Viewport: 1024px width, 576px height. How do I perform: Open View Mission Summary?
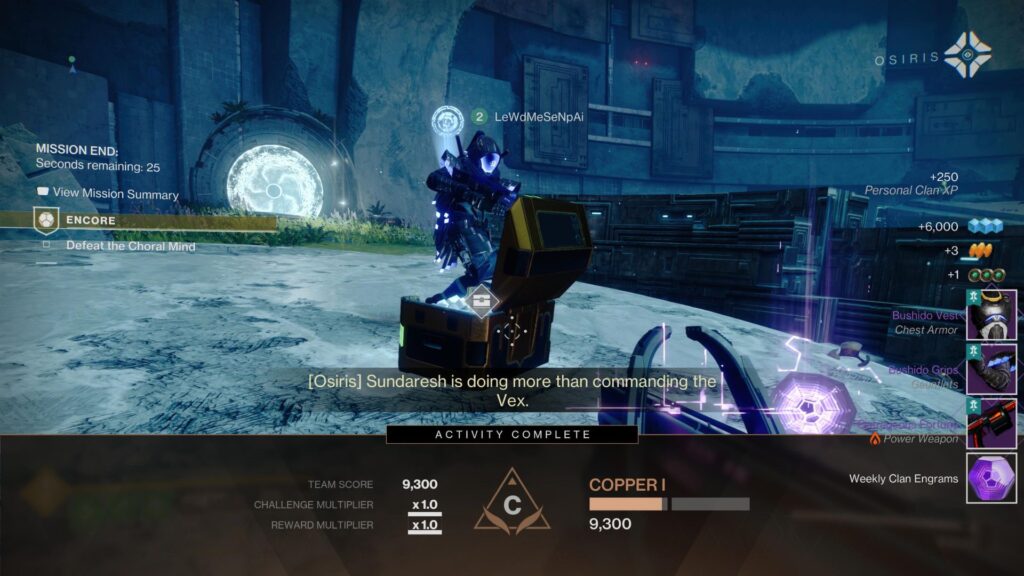click(108, 194)
